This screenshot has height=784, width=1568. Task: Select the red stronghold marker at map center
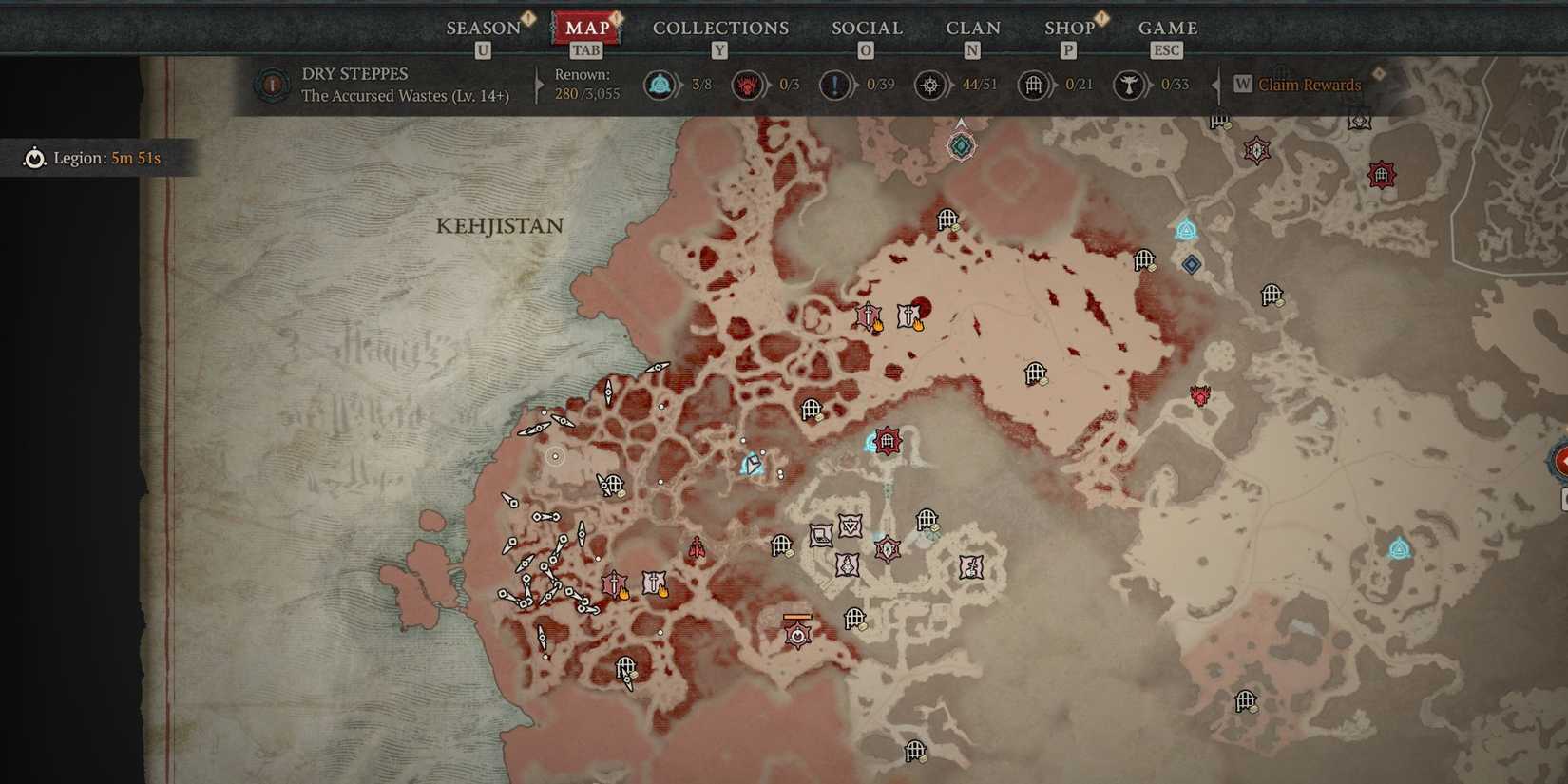(x=887, y=440)
